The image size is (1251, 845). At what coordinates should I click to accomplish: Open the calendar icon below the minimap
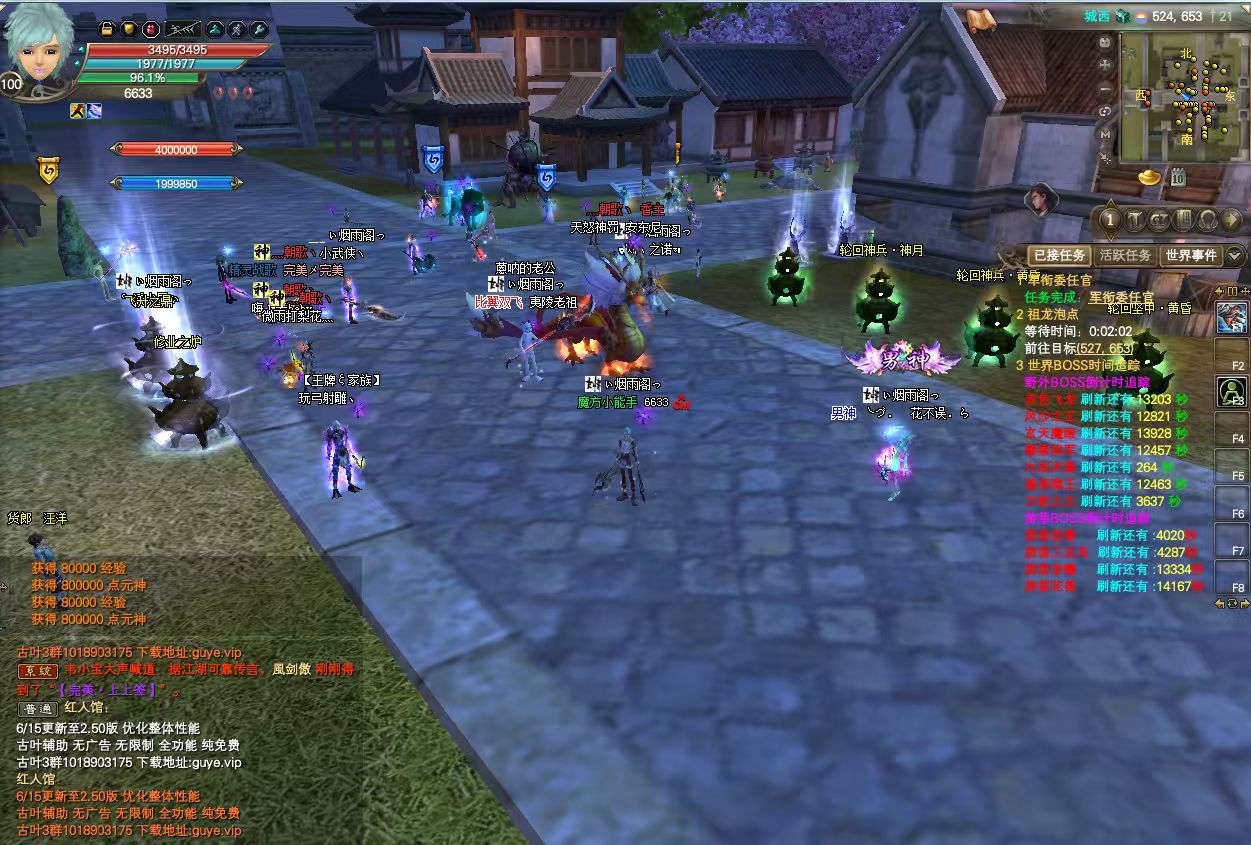pyautogui.click(x=1178, y=178)
